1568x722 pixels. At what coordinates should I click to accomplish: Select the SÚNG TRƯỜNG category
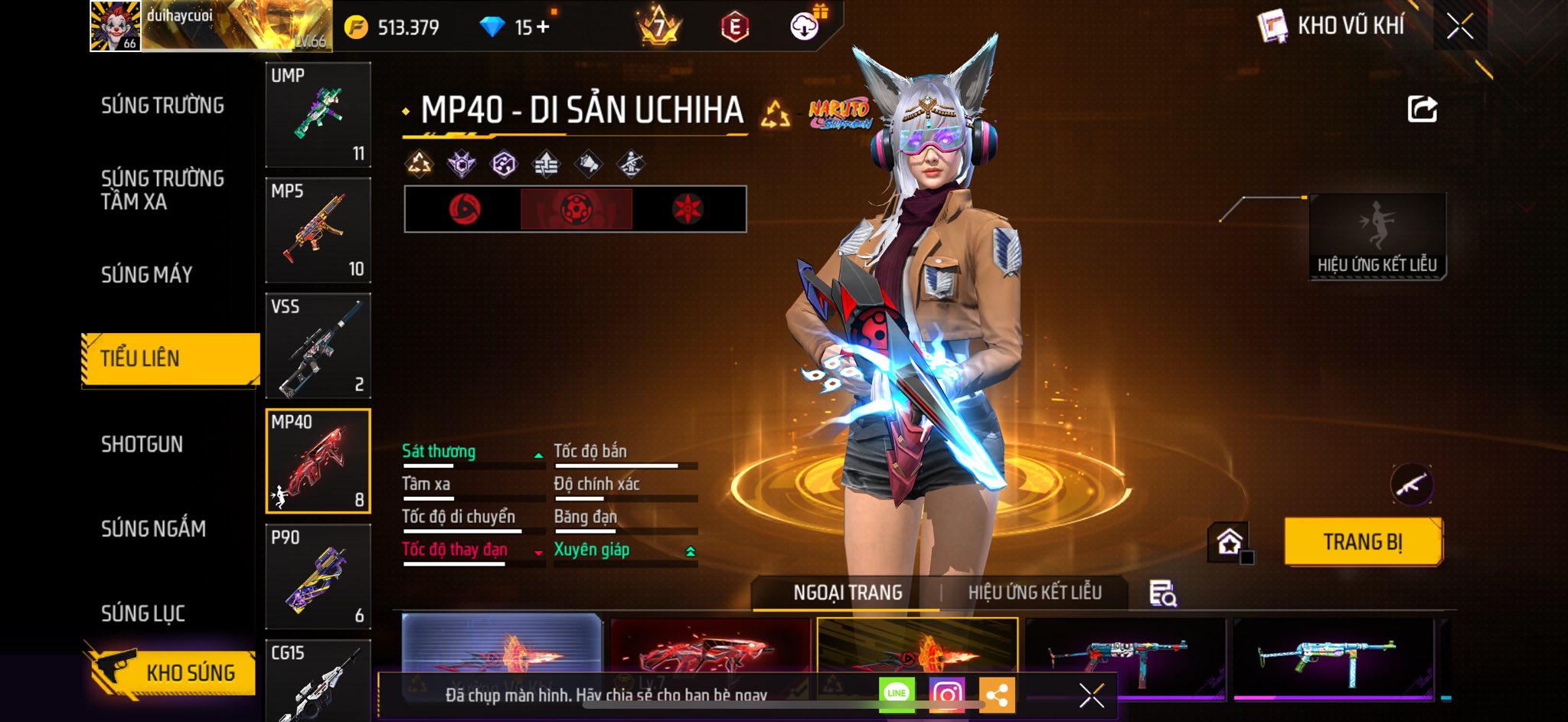tap(162, 106)
